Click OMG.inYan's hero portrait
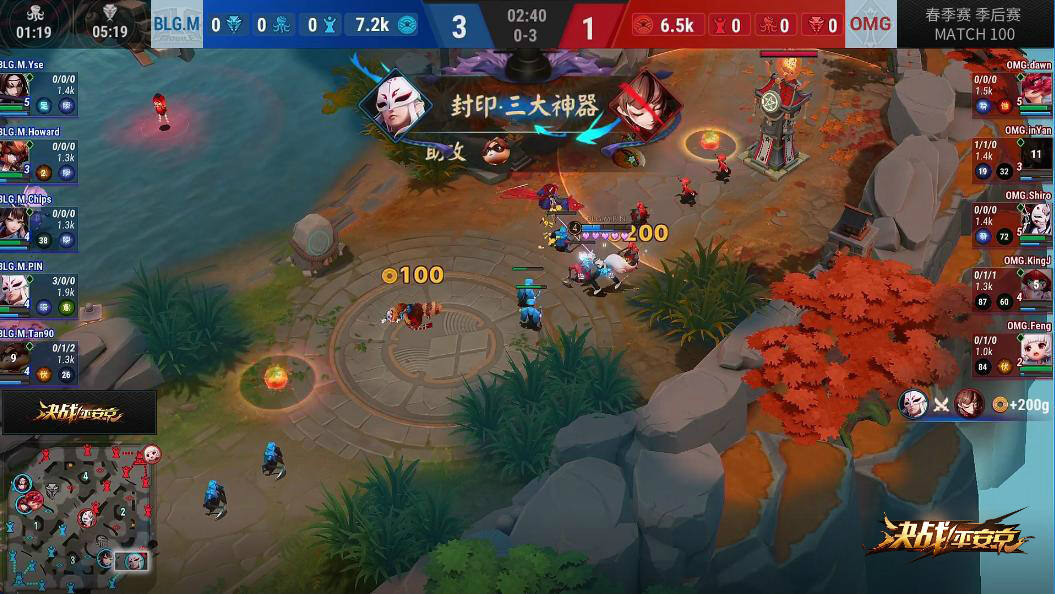Image resolution: width=1055 pixels, height=594 pixels. 1037,156
